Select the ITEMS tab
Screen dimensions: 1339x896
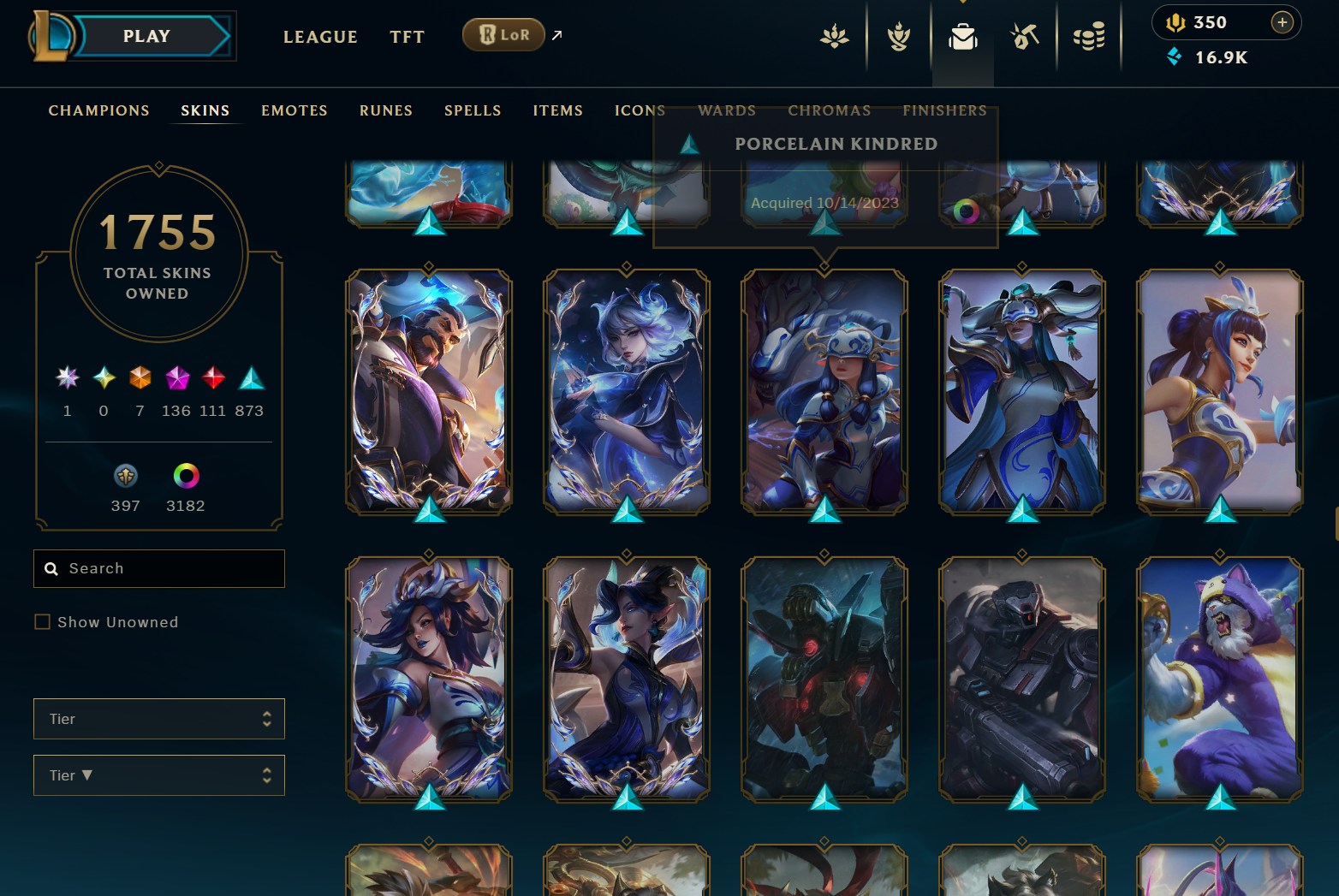(557, 110)
